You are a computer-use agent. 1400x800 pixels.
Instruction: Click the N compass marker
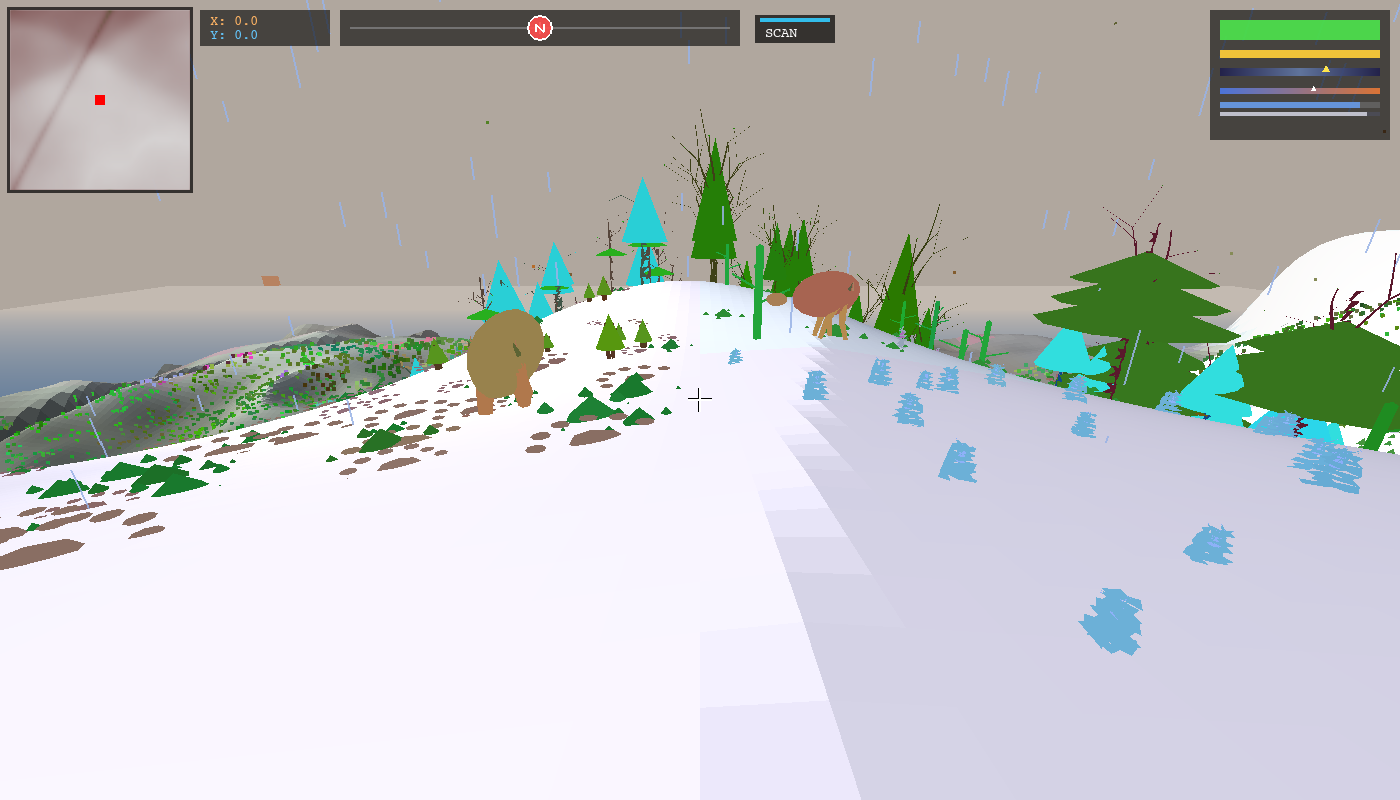click(539, 28)
